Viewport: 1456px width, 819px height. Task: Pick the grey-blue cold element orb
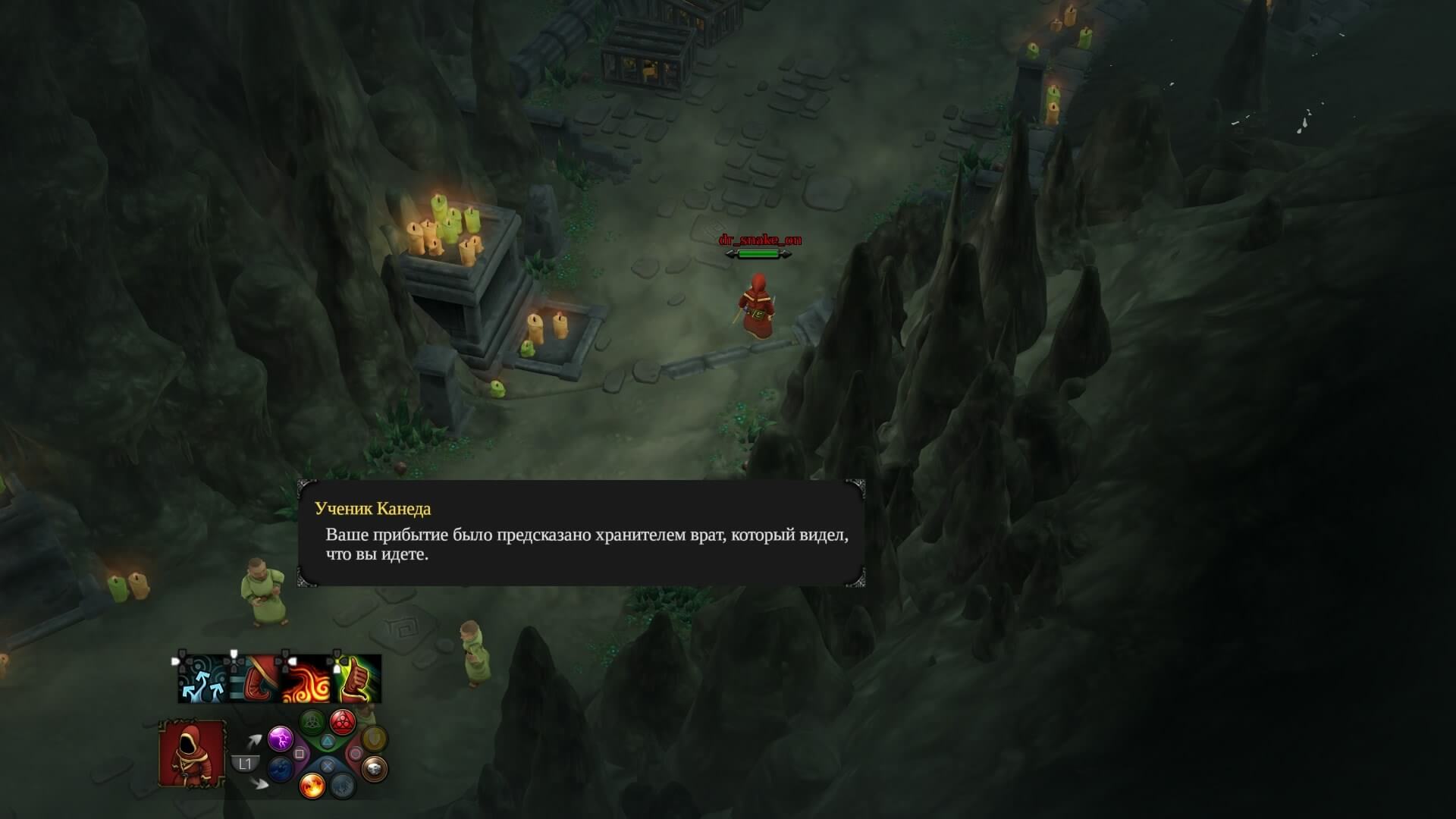(343, 786)
